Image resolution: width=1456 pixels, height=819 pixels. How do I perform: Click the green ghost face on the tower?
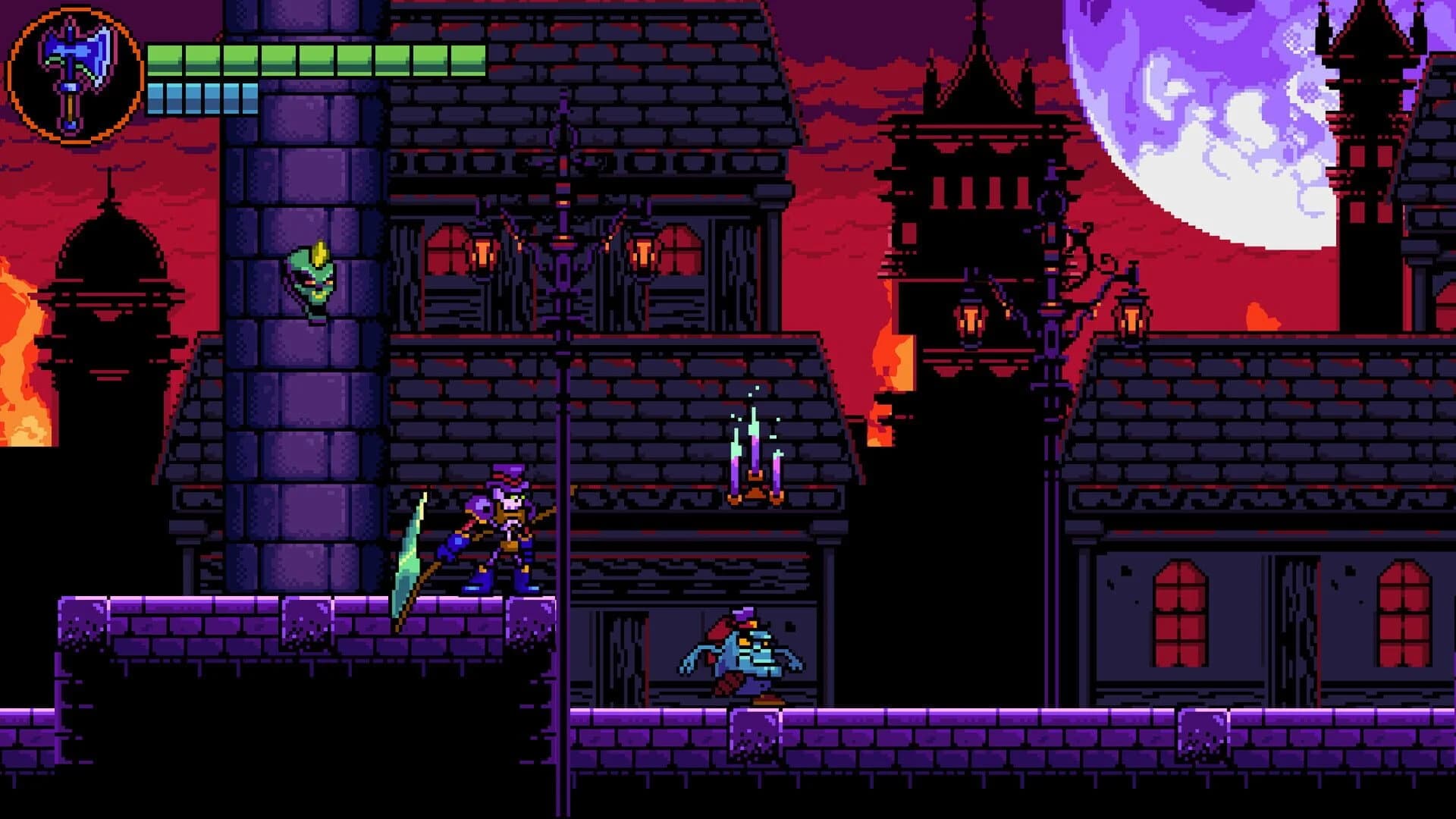(311, 281)
